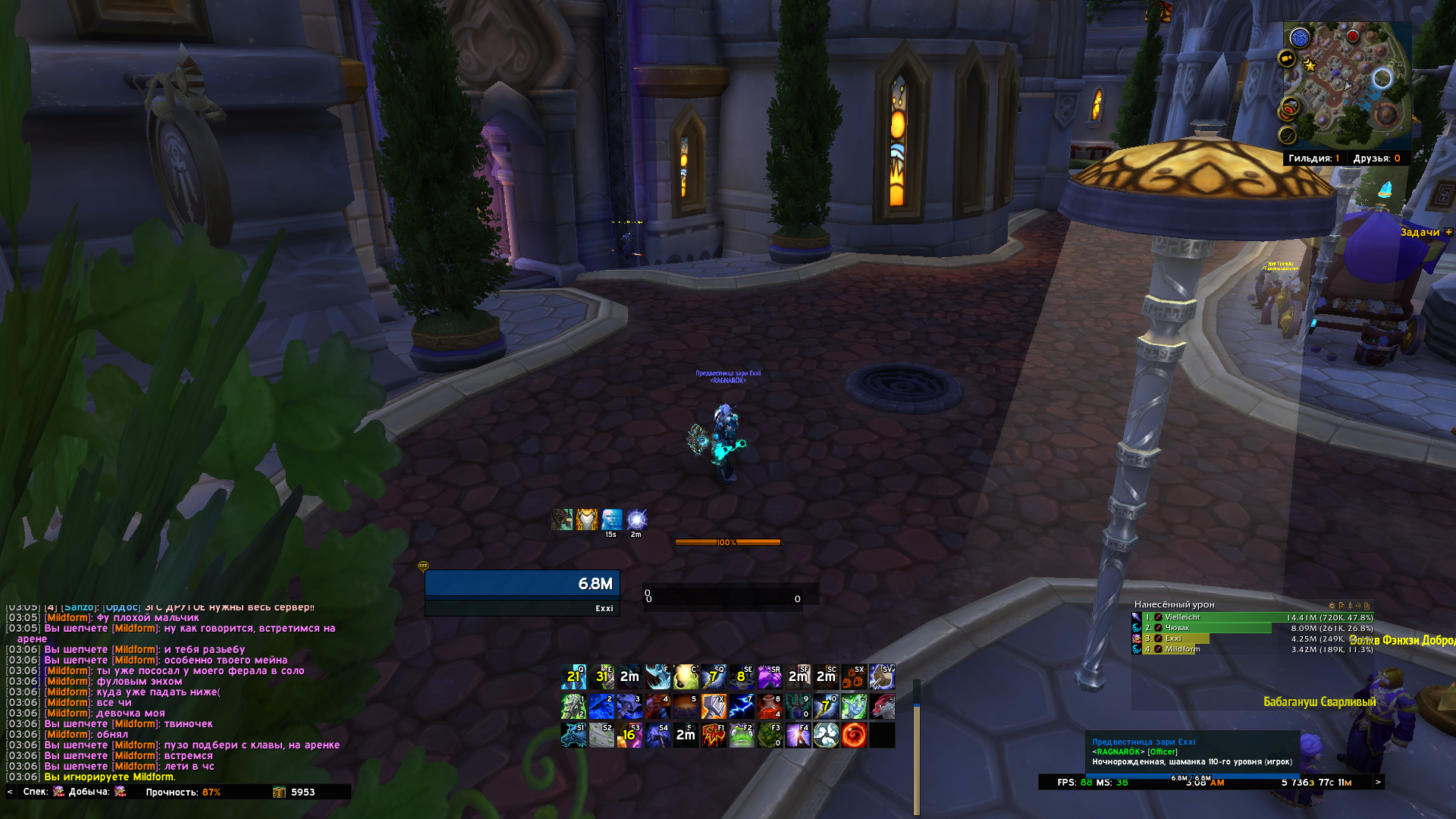Screen dimensions: 1456x819
Task: Open the damage meter settings gear
Action: click(x=1332, y=605)
